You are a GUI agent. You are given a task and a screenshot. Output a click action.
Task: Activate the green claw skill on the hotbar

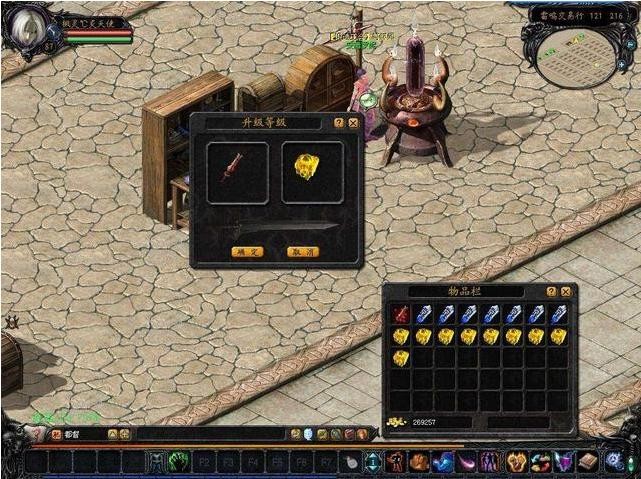[x=180, y=462]
